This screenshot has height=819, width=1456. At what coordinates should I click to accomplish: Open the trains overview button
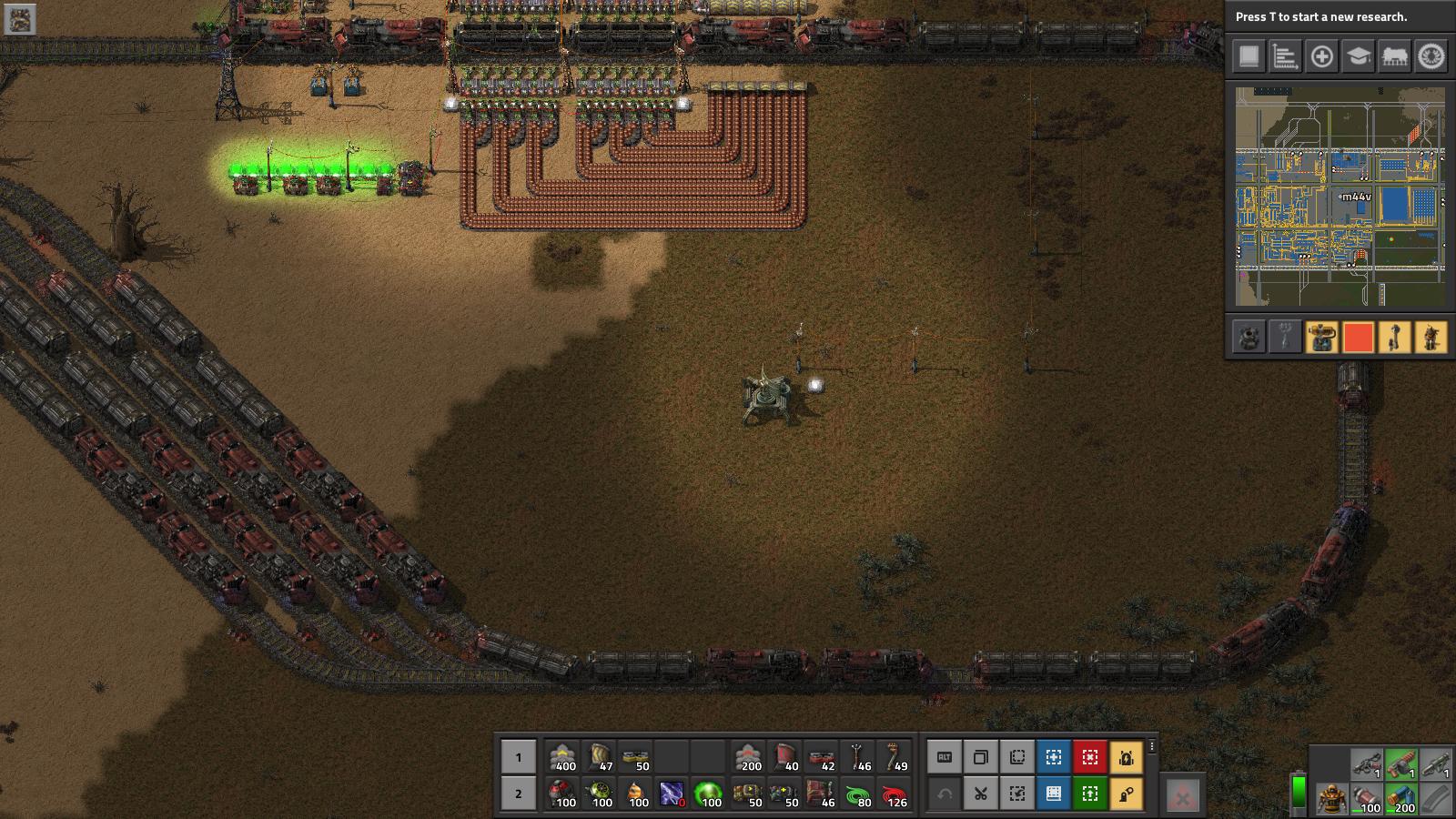1394,56
